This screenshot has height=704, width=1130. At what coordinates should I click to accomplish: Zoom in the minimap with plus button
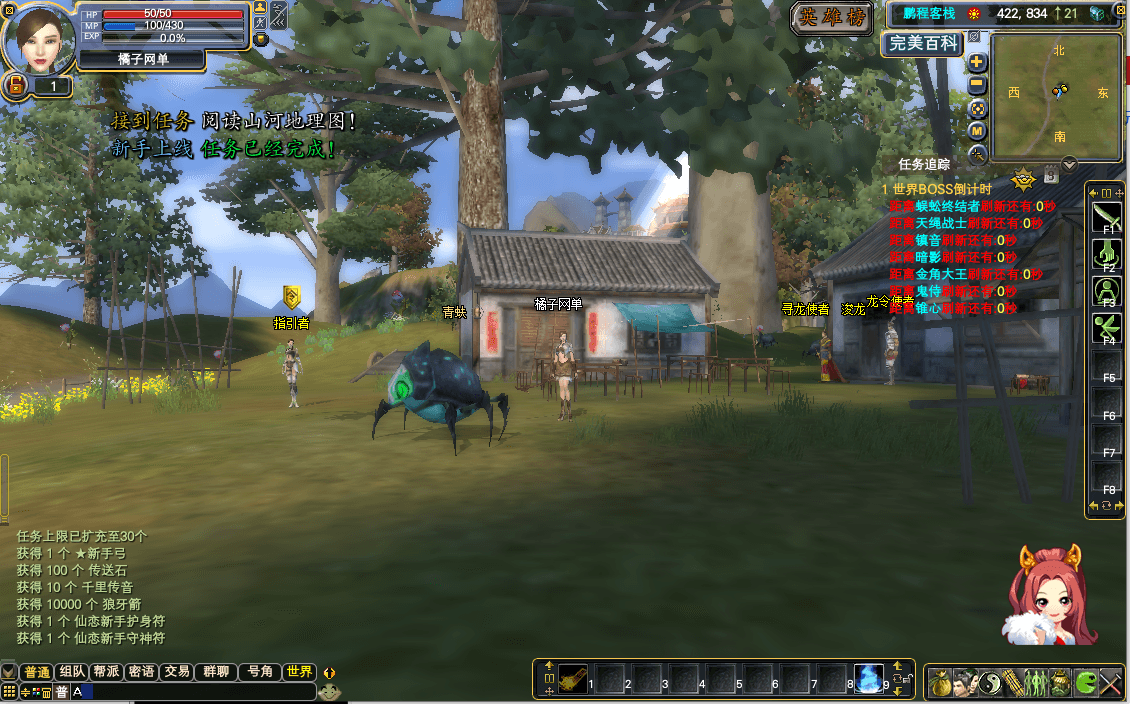point(978,62)
